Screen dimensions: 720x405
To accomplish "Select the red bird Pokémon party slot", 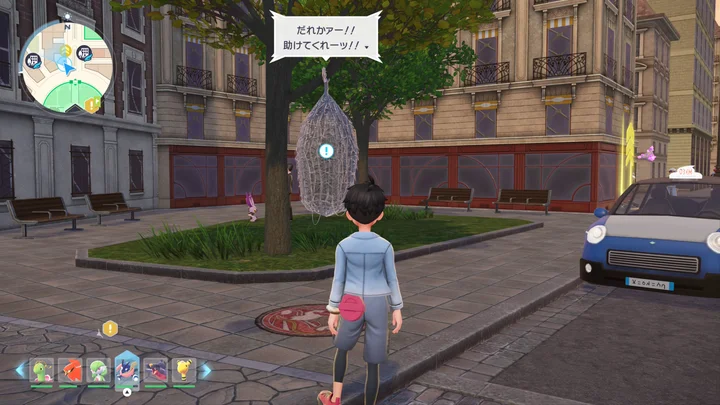I will [69, 371].
